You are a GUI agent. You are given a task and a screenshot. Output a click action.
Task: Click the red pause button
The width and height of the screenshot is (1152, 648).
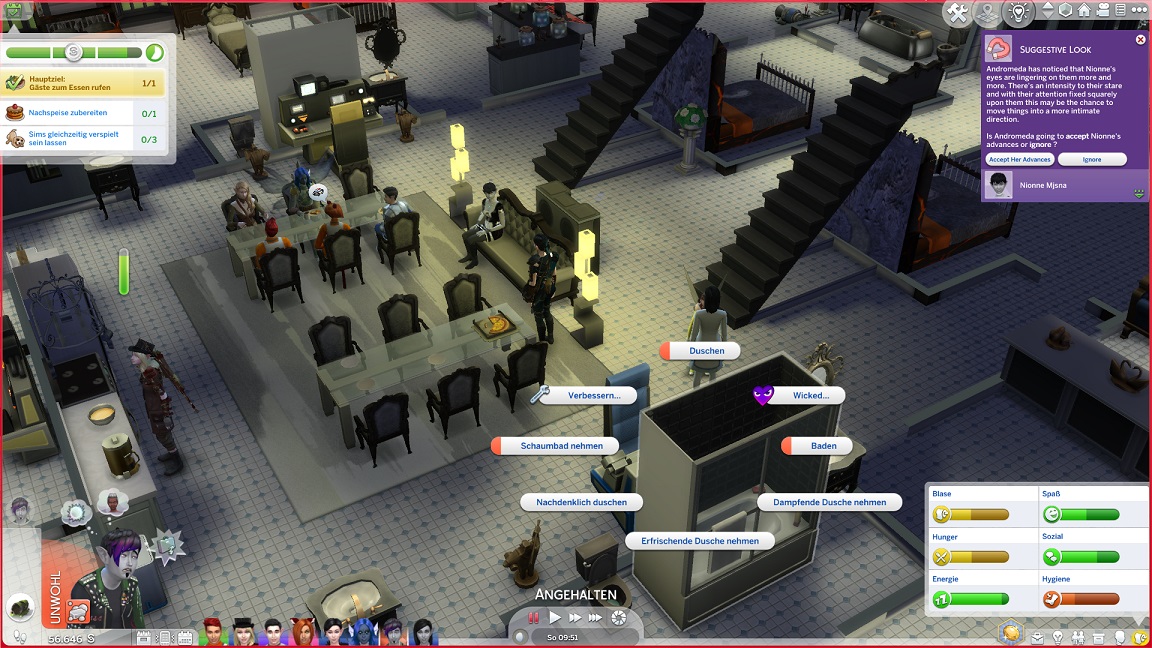535,618
